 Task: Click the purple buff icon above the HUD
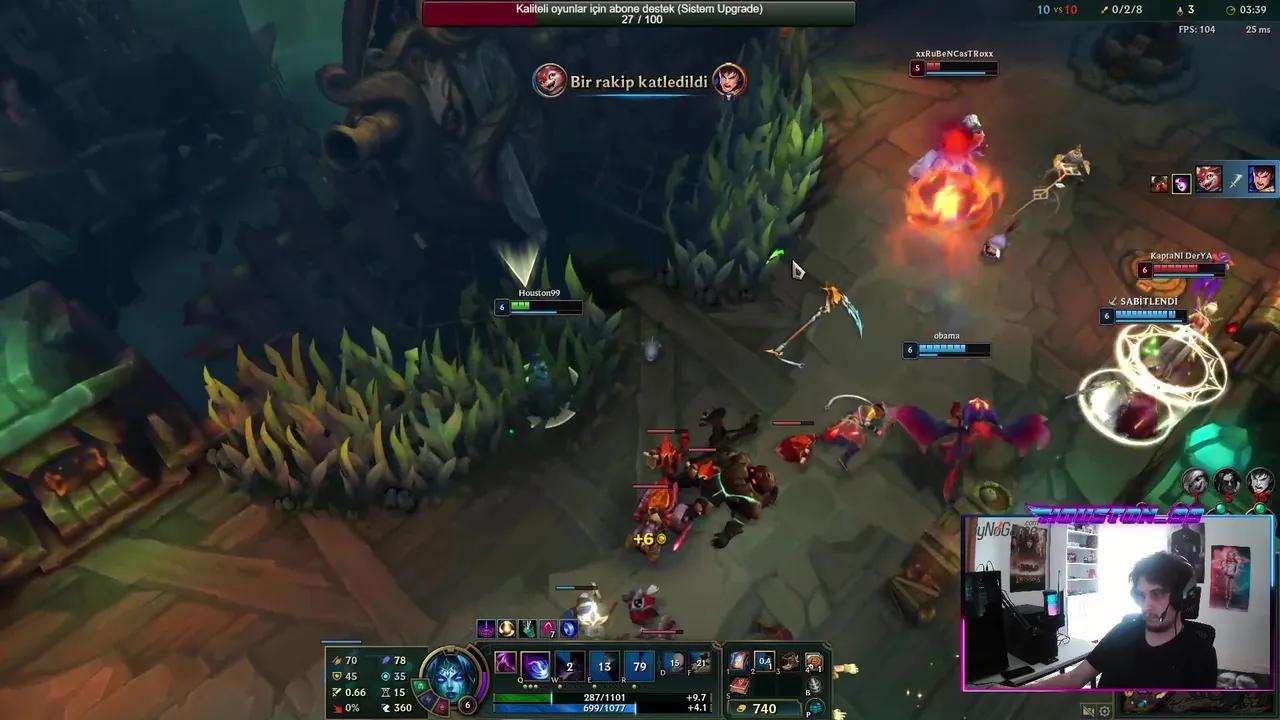click(x=487, y=628)
